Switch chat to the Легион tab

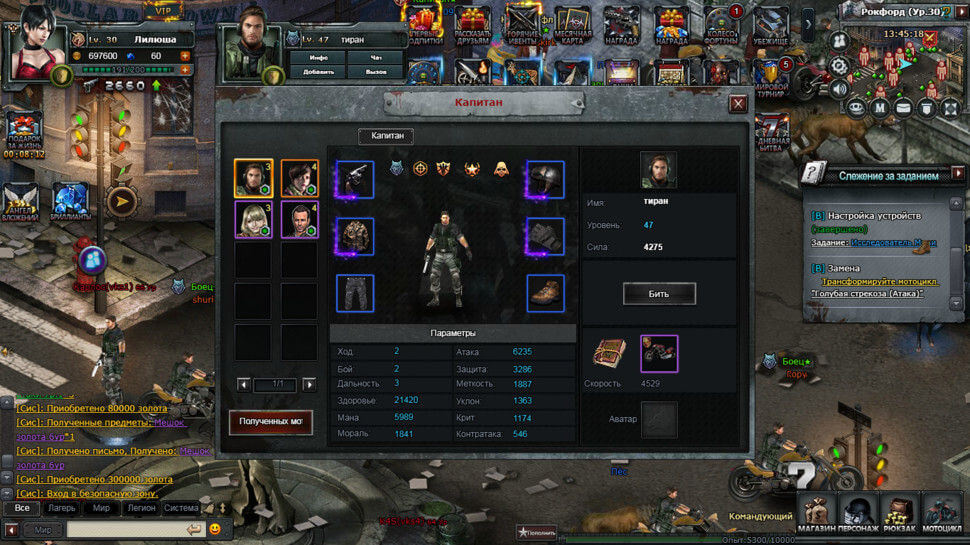click(x=140, y=508)
